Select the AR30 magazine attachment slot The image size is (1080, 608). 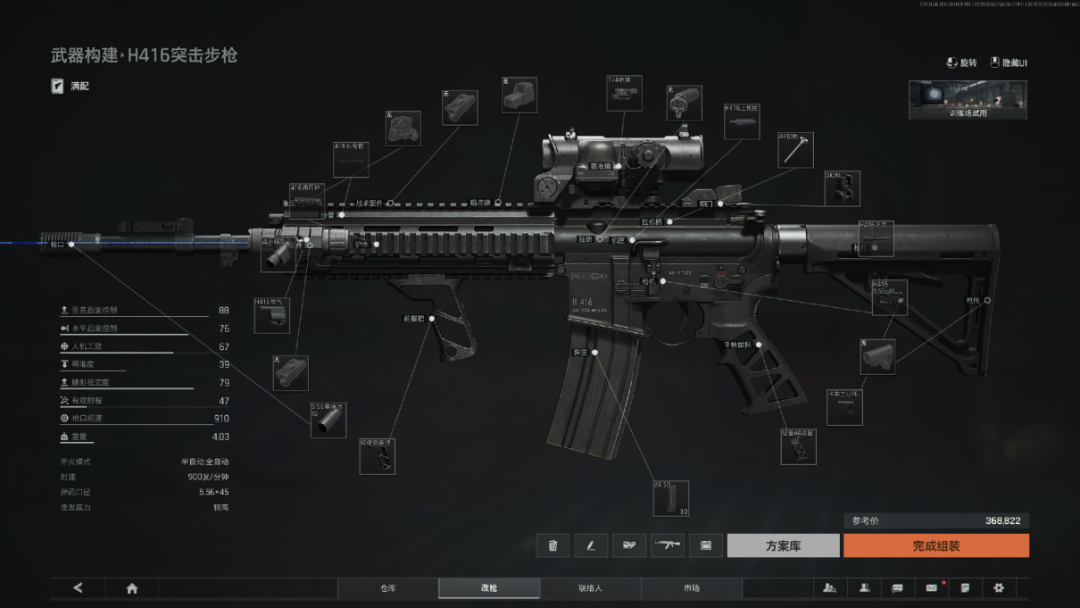click(x=670, y=498)
